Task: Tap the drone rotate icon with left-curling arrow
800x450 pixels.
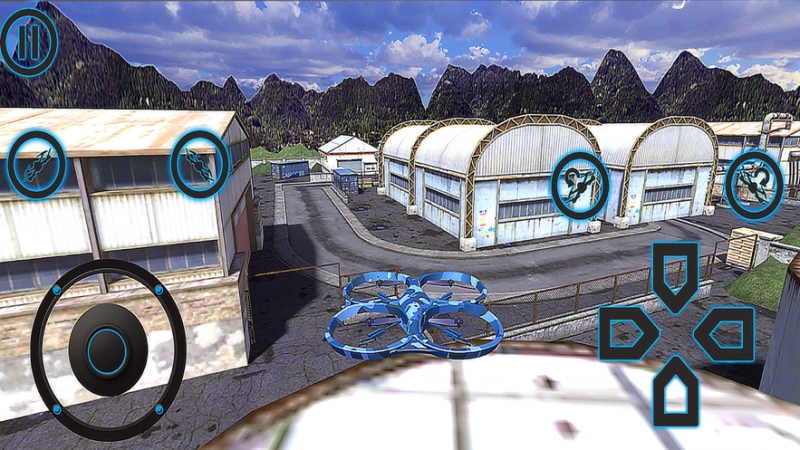Action: [580, 183]
